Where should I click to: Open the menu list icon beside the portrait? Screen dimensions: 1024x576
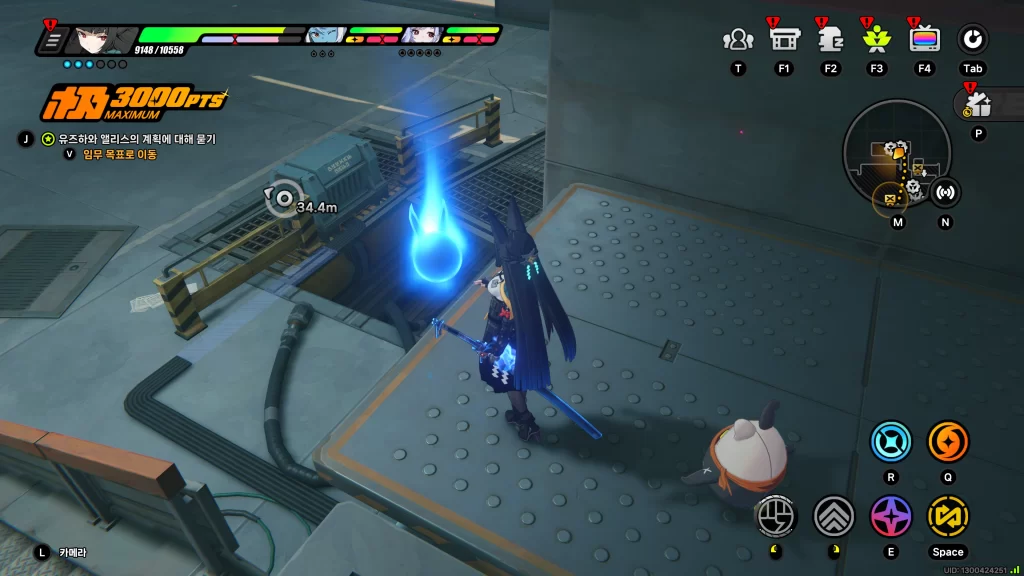click(52, 41)
